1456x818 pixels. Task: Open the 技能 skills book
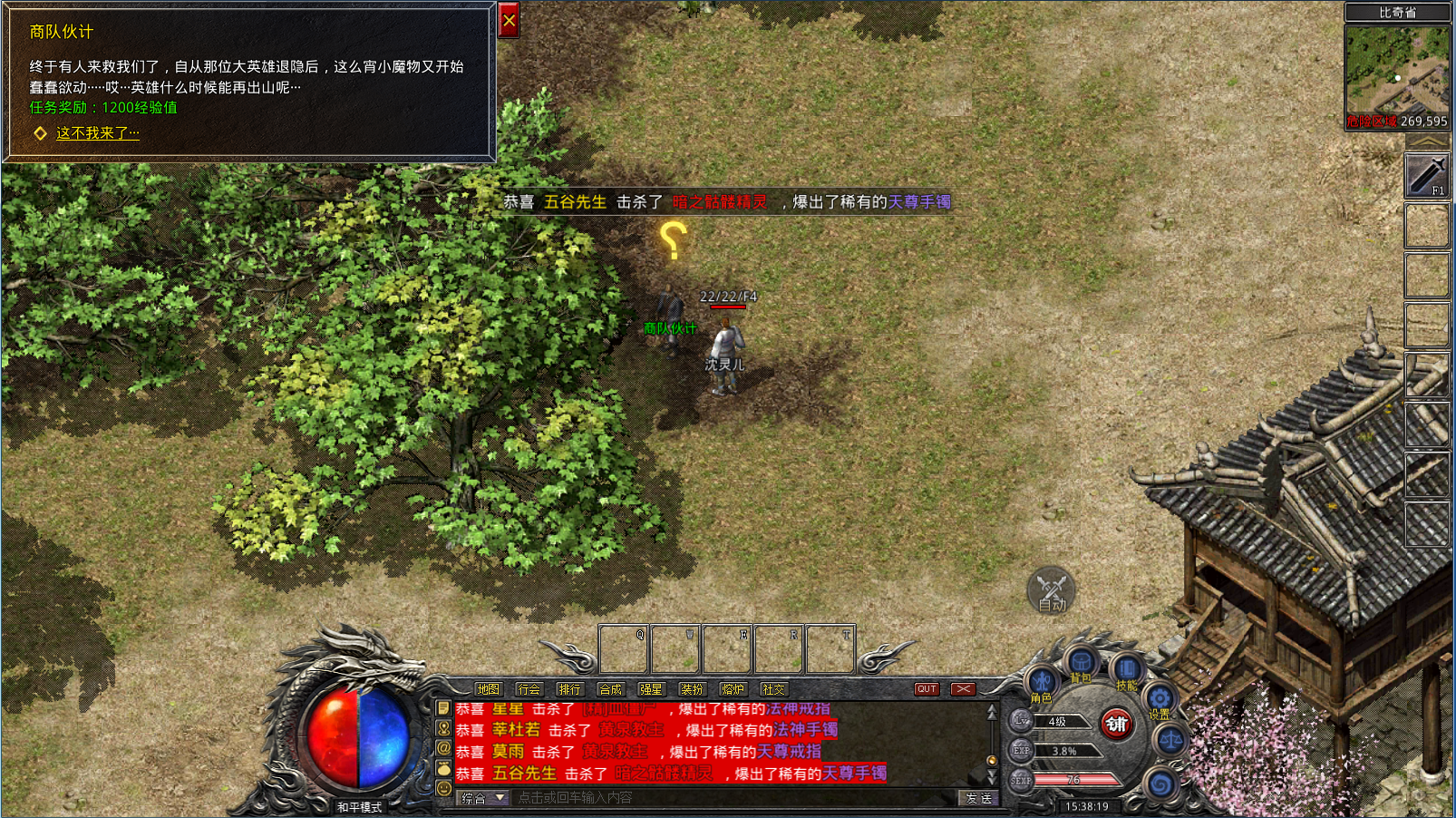pyautogui.click(x=1126, y=671)
